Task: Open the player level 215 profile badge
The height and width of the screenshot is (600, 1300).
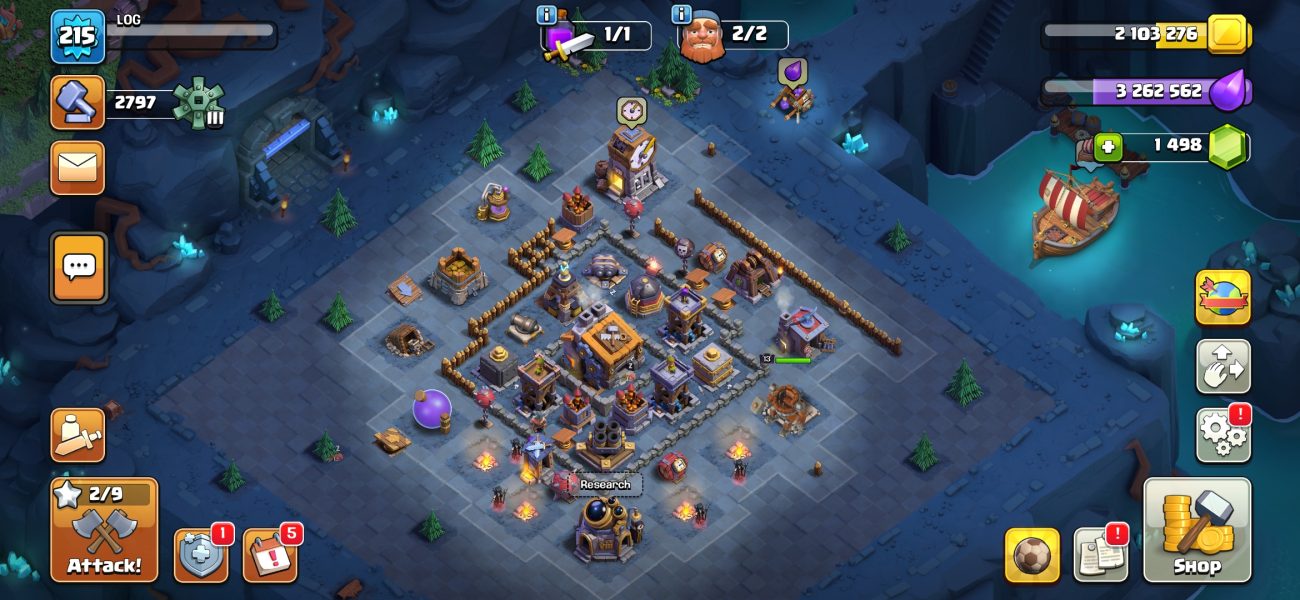Action: coord(78,38)
